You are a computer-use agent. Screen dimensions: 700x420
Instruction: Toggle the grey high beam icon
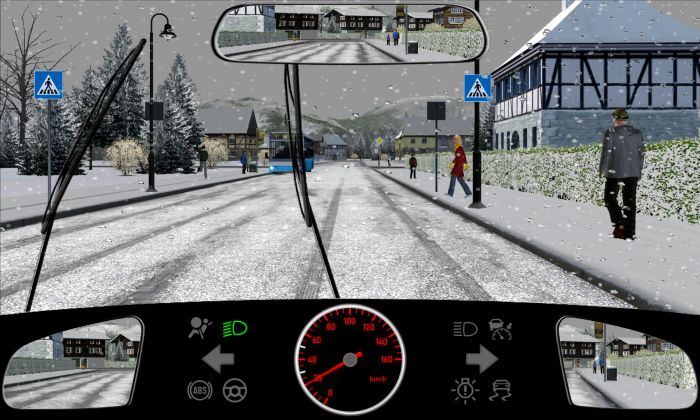click(464, 327)
